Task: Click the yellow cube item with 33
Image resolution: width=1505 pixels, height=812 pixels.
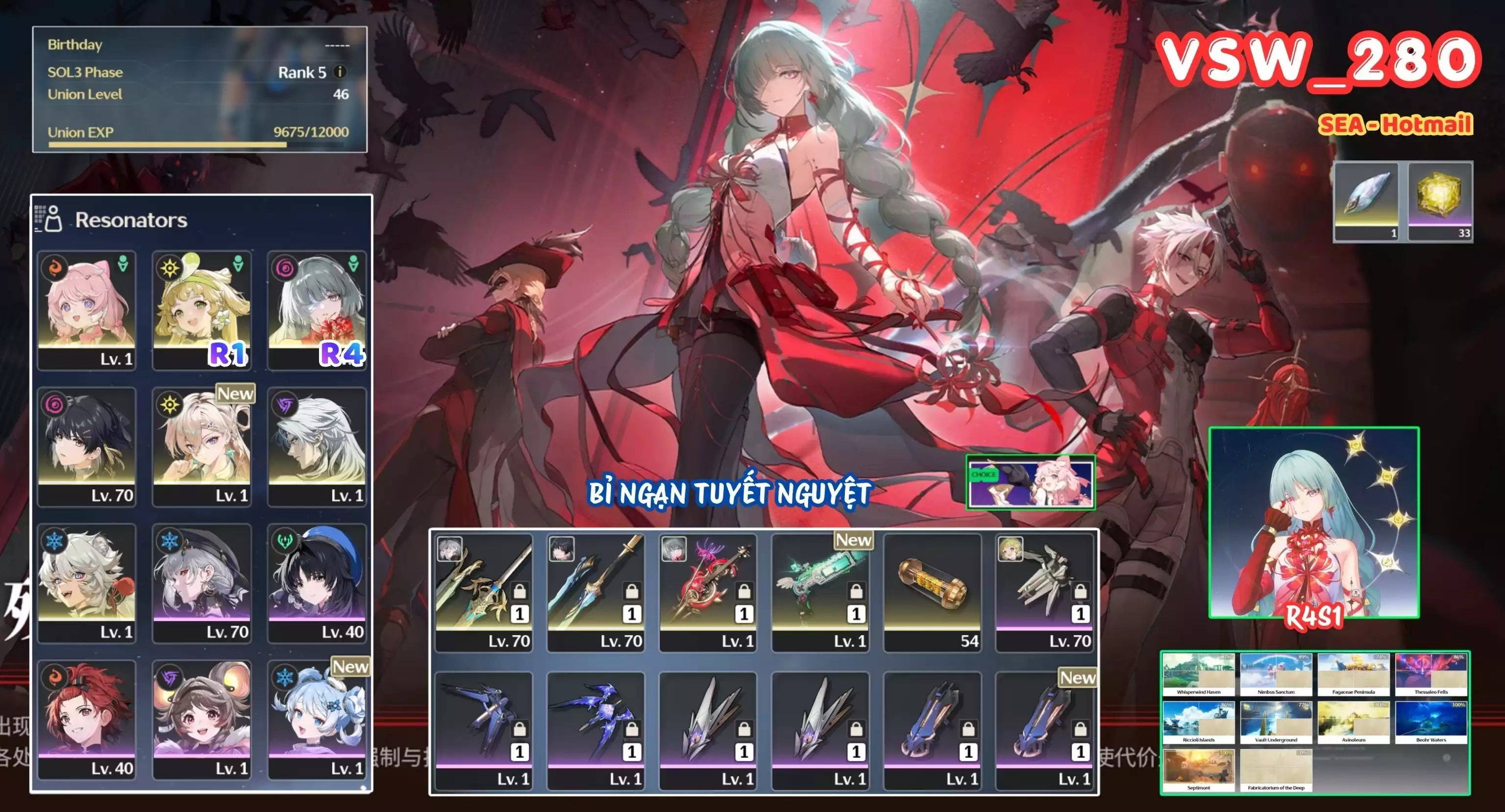Action: pyautogui.click(x=1440, y=201)
